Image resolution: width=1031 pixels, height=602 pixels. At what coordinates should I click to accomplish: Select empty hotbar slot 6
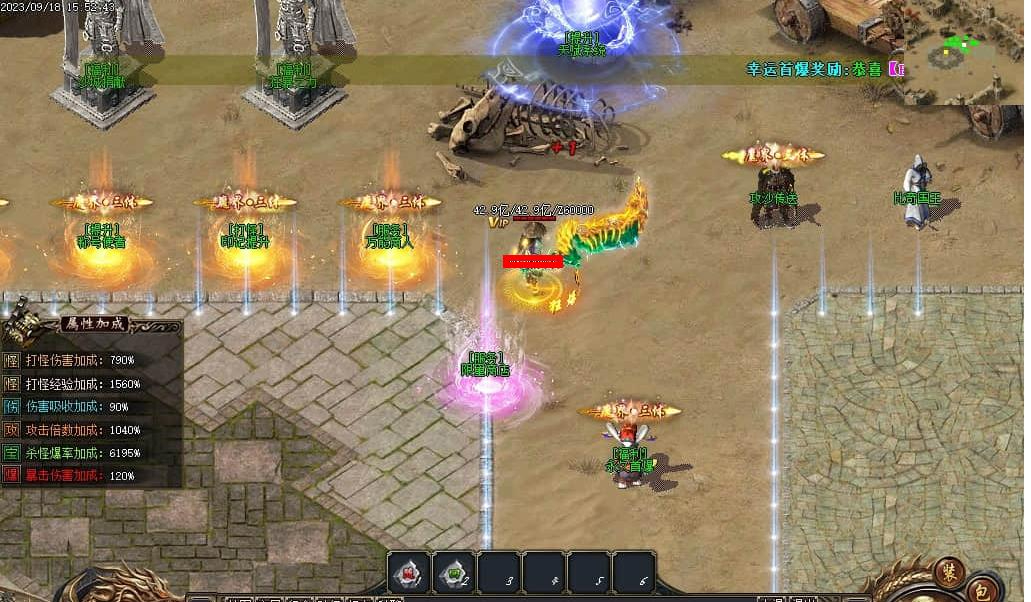[x=634, y=573]
